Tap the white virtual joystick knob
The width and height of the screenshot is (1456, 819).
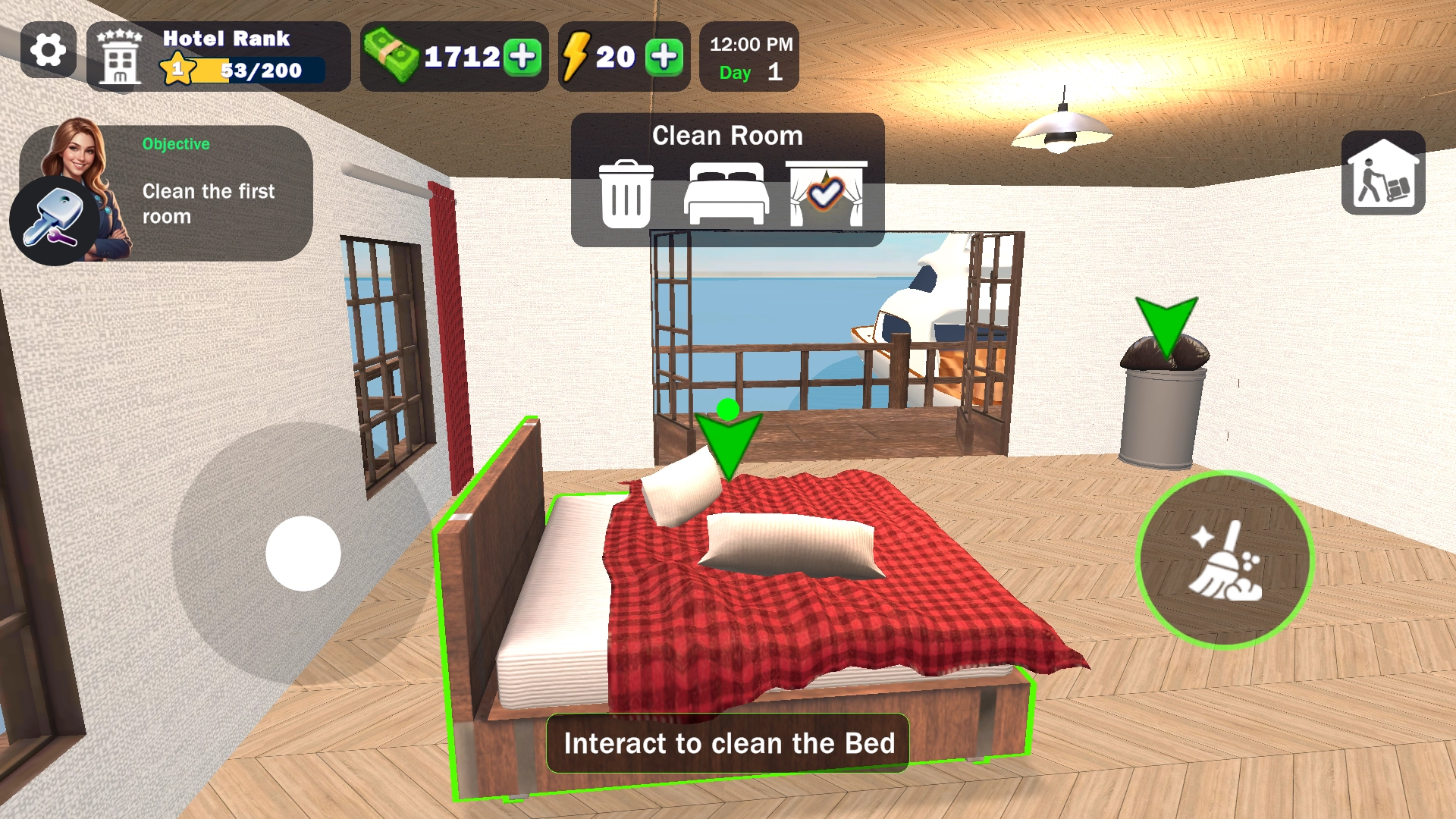point(303,554)
